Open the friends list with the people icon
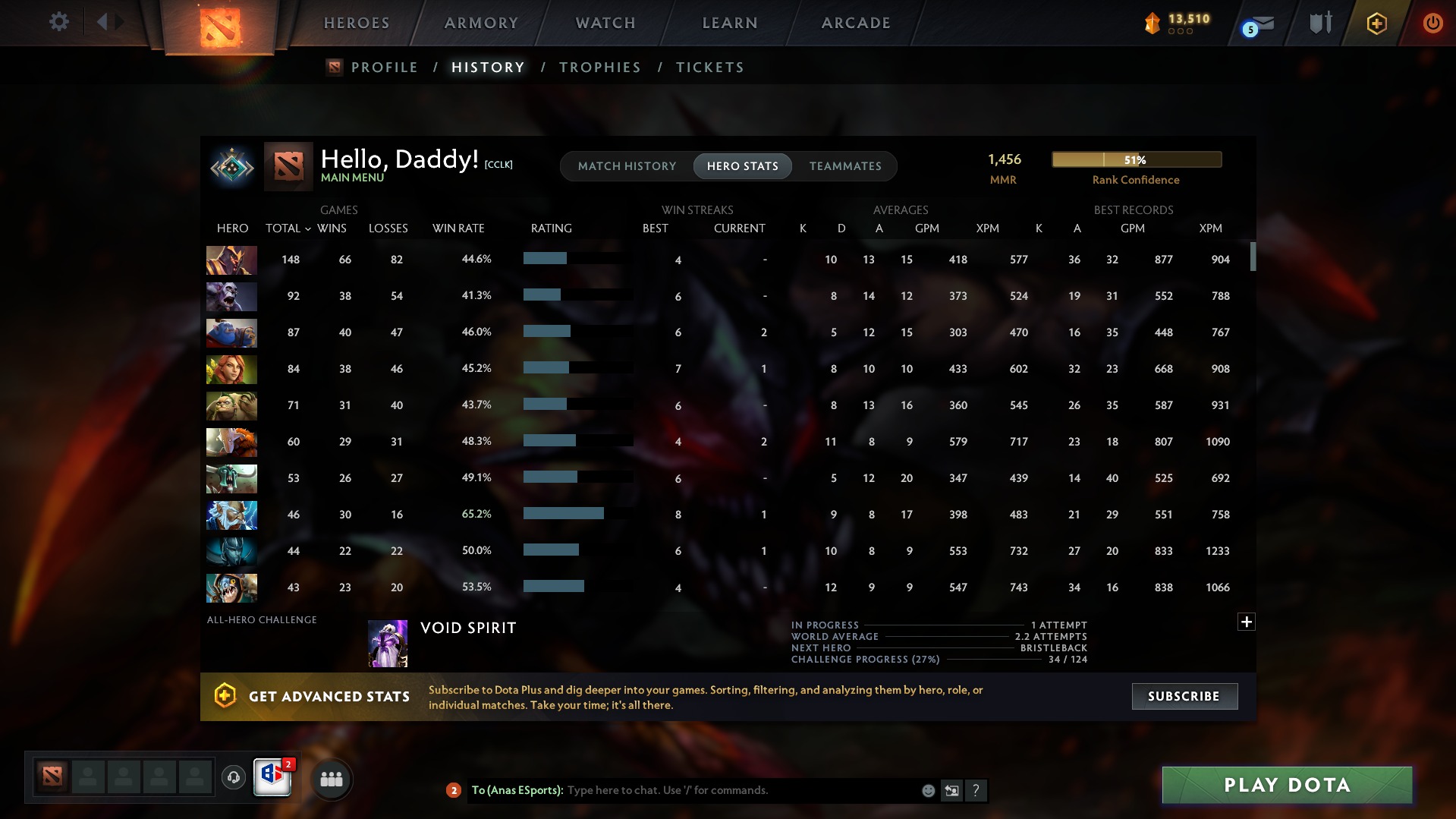 point(332,779)
